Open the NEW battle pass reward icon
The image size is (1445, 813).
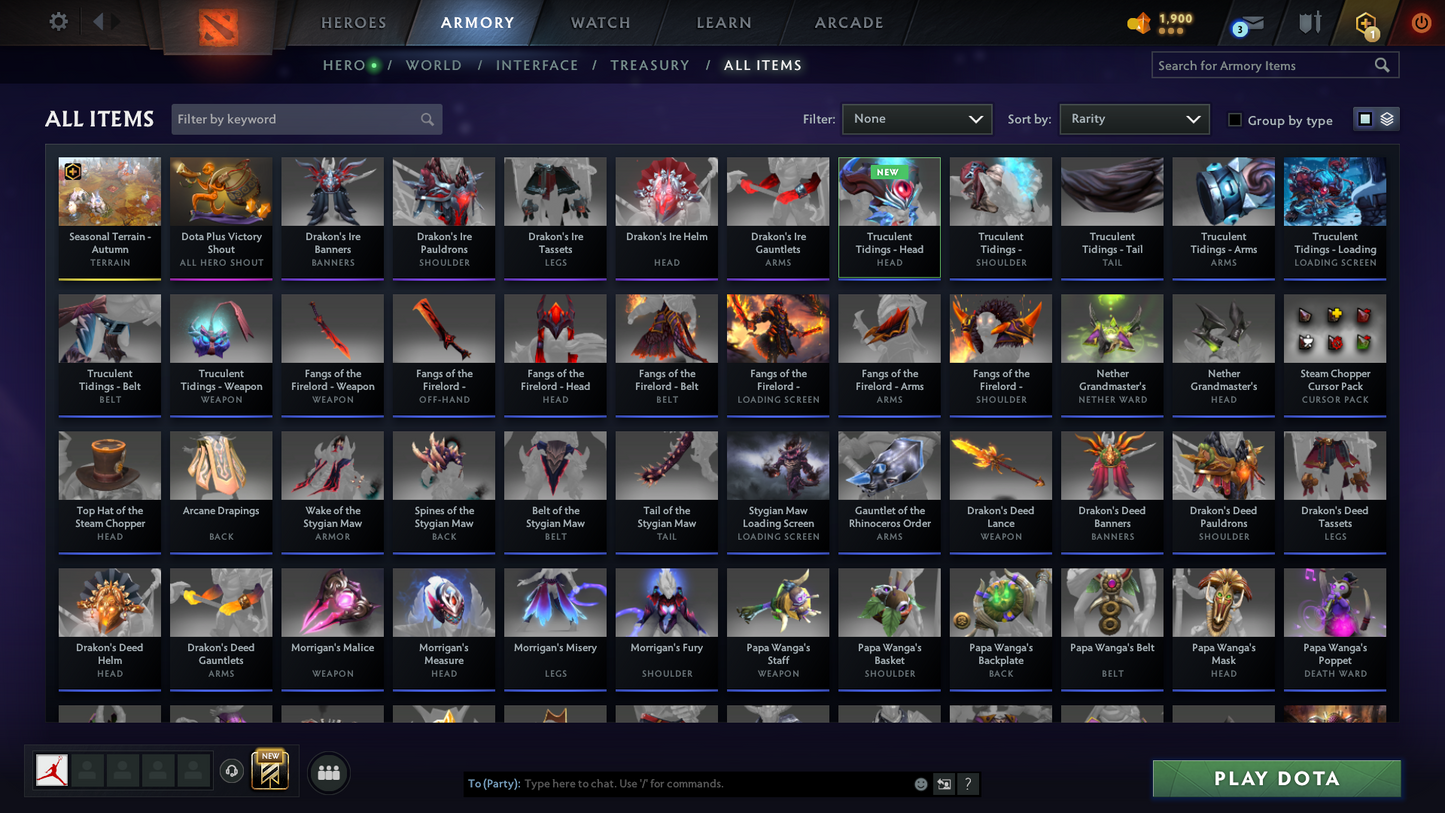pos(270,769)
